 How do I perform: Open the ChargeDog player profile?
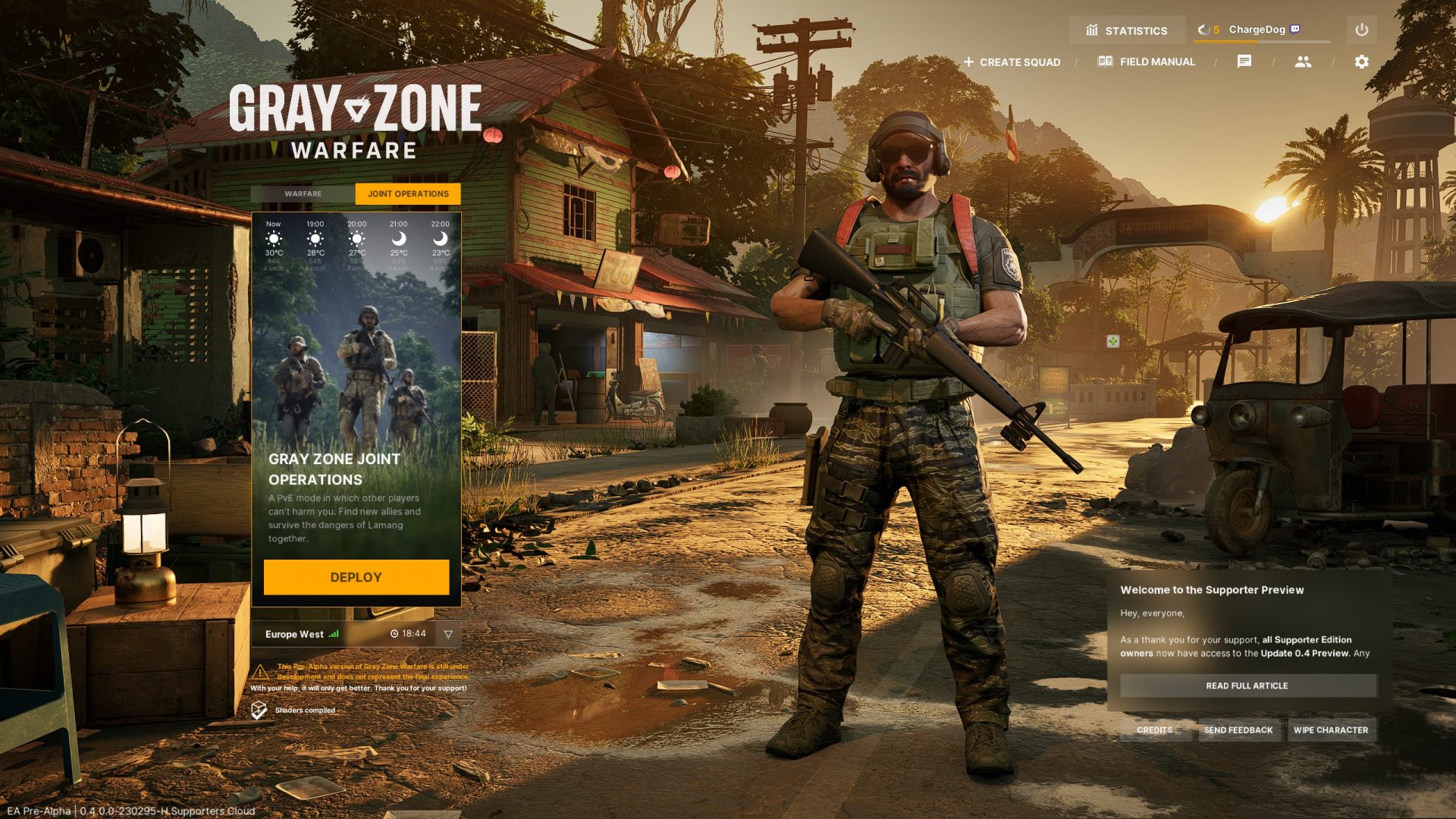point(1257,30)
